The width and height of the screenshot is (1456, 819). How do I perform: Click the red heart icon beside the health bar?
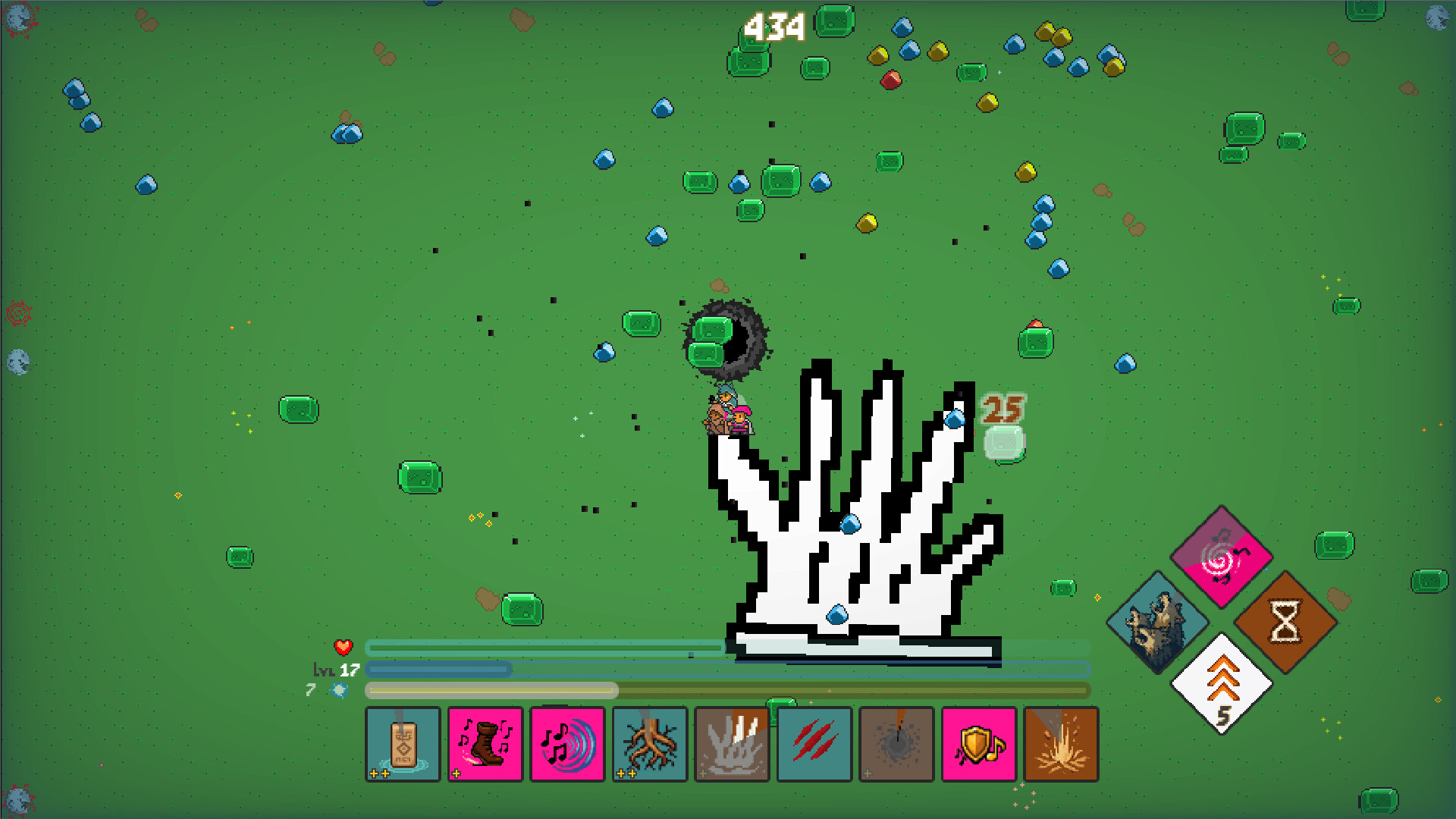tap(342, 647)
